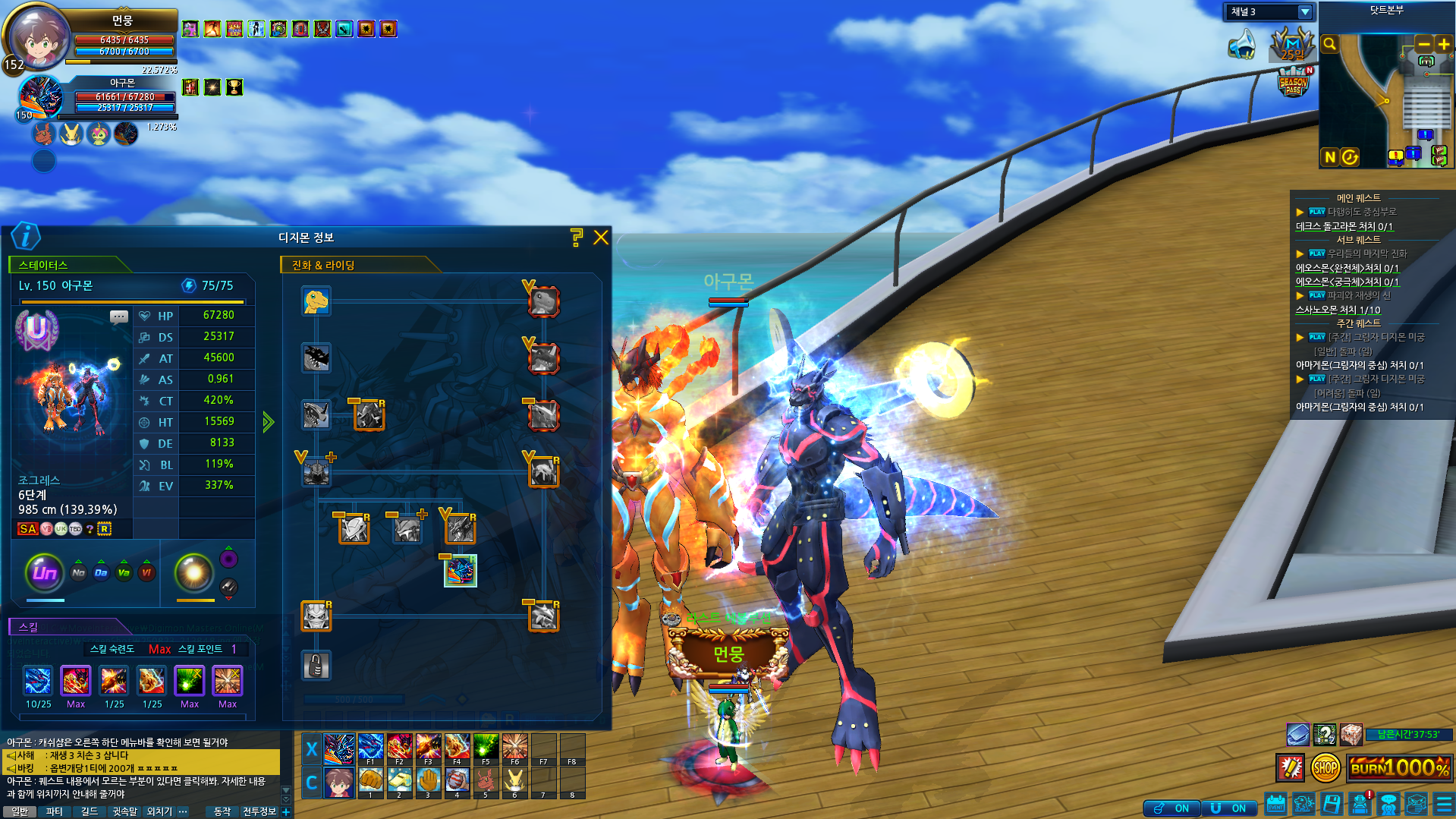
Task: Open the megaphone announcement icon
Action: pos(1242,44)
